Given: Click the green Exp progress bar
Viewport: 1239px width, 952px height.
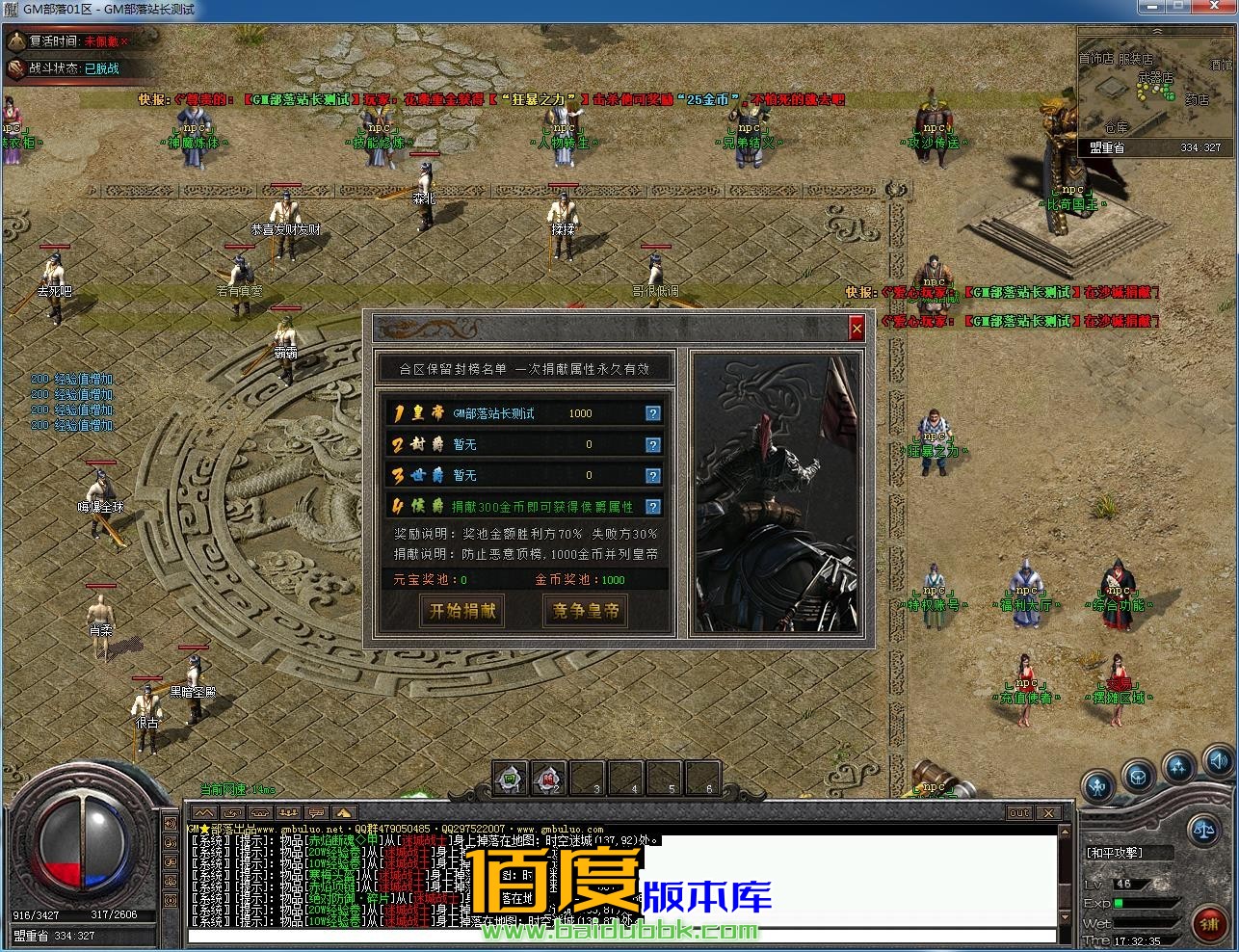Looking at the screenshot, I should click(1120, 903).
